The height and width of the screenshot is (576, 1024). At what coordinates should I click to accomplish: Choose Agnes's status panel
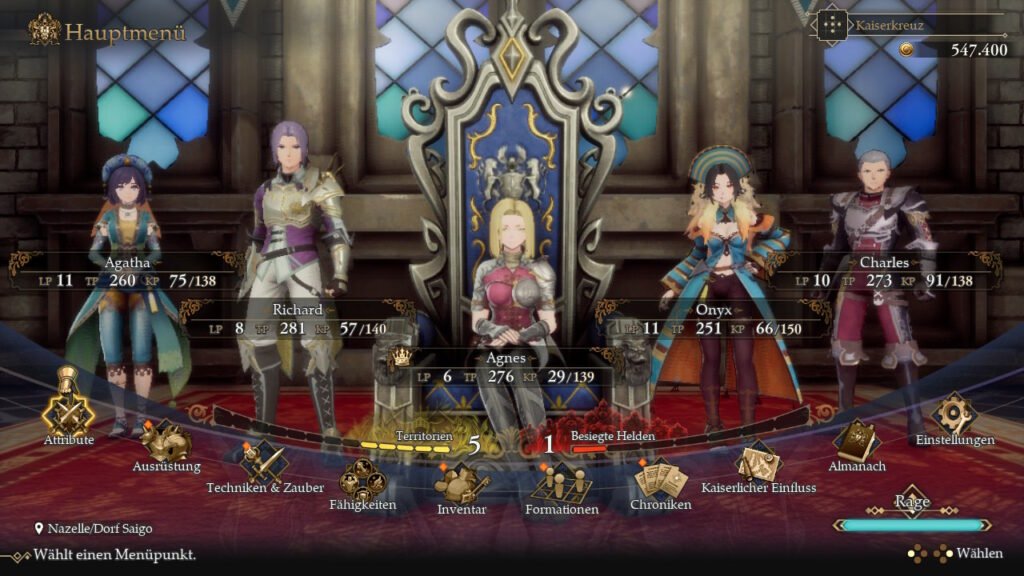point(512,367)
